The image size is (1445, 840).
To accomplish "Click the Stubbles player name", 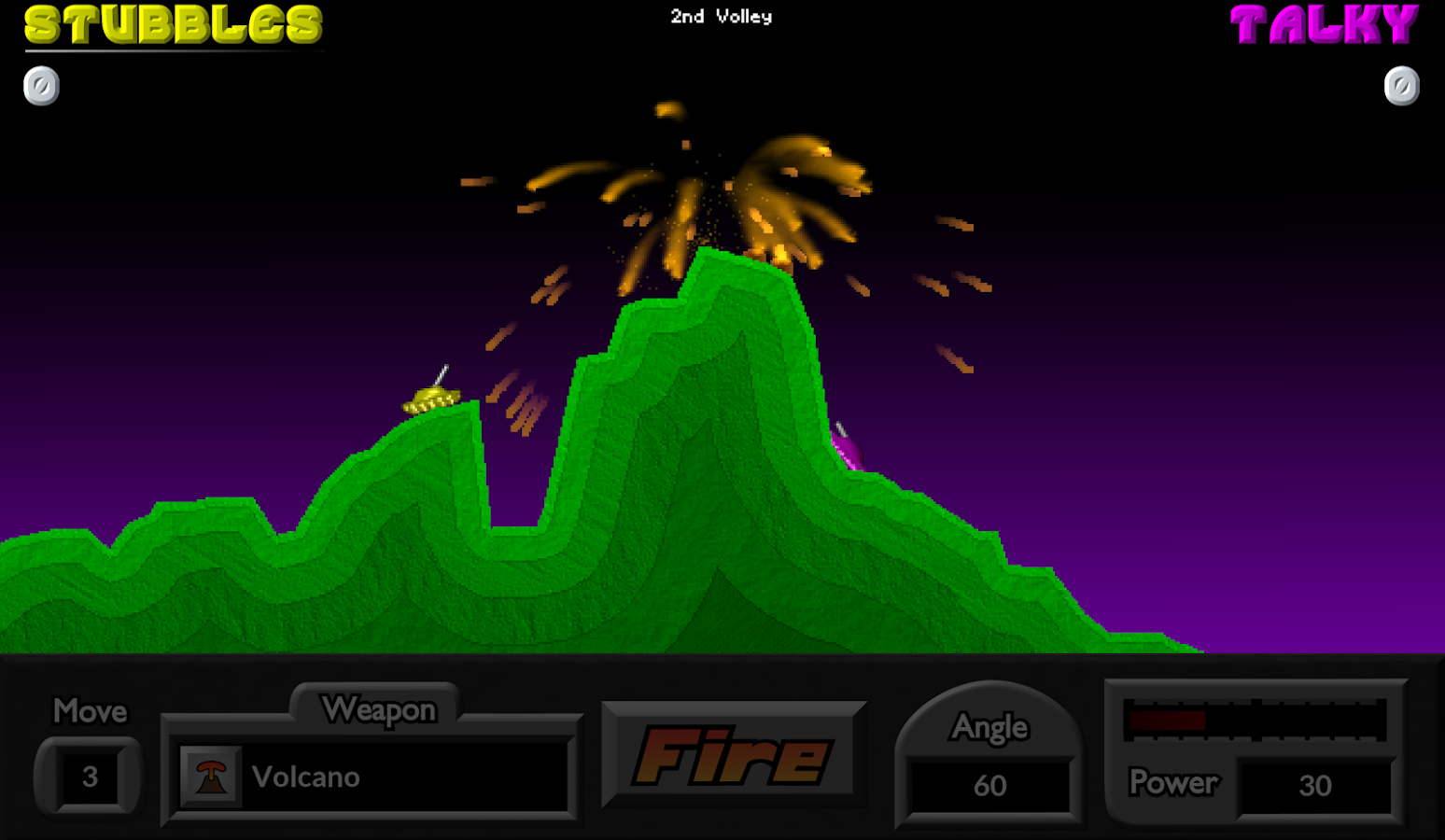I will click(173, 25).
